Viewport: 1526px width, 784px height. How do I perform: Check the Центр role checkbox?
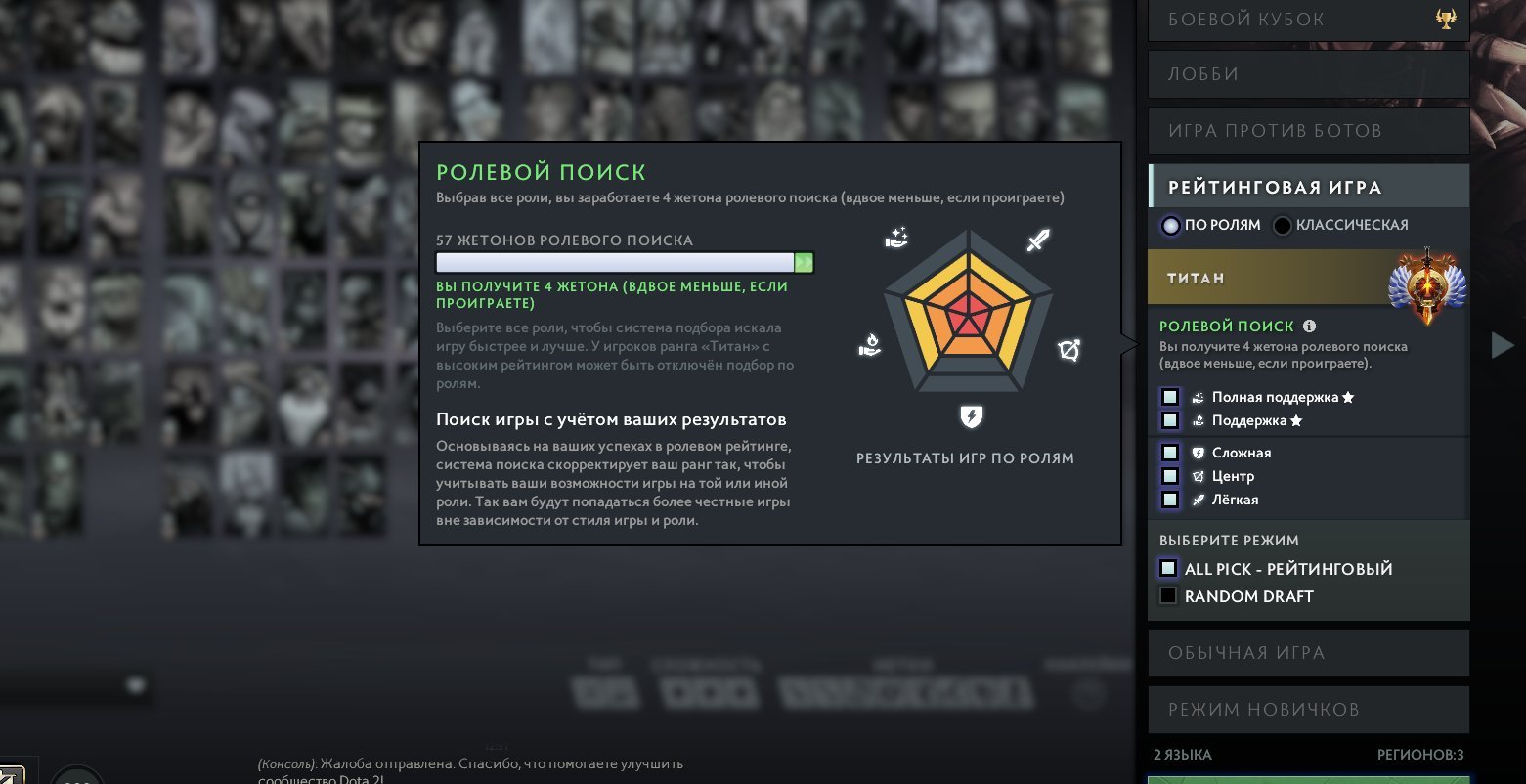(1169, 476)
